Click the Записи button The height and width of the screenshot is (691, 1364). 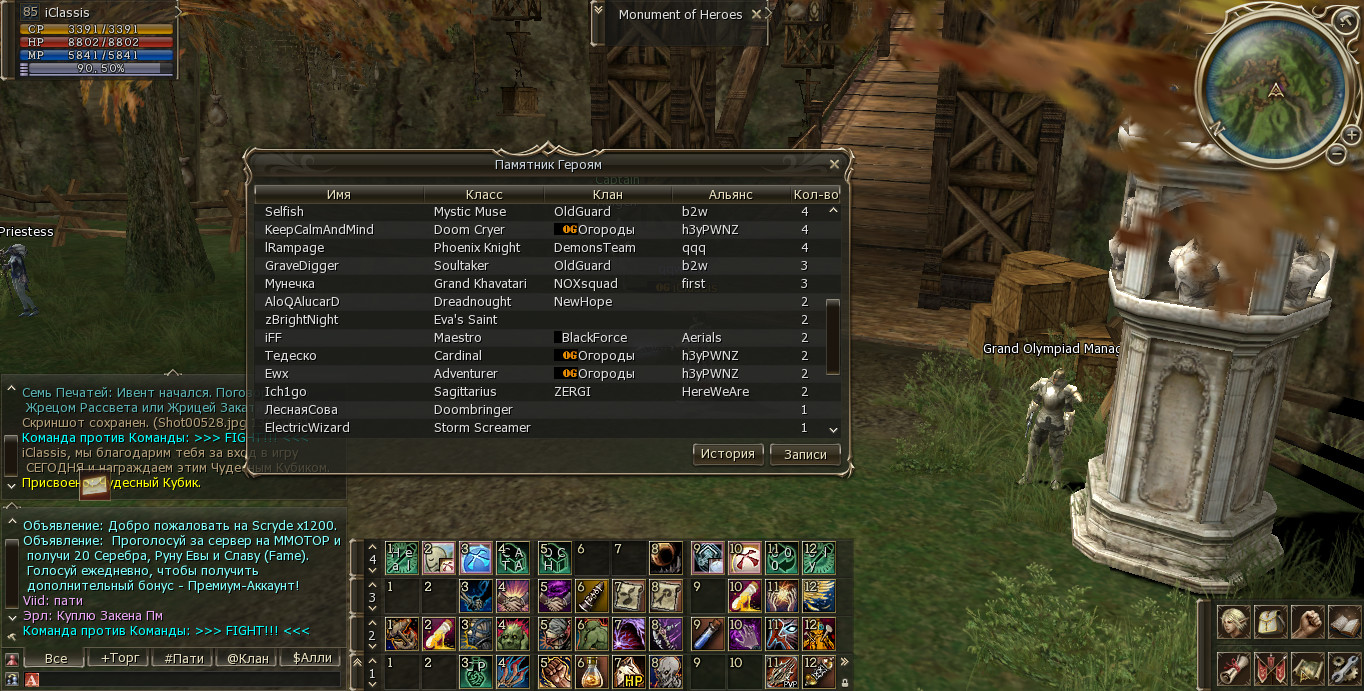805,454
